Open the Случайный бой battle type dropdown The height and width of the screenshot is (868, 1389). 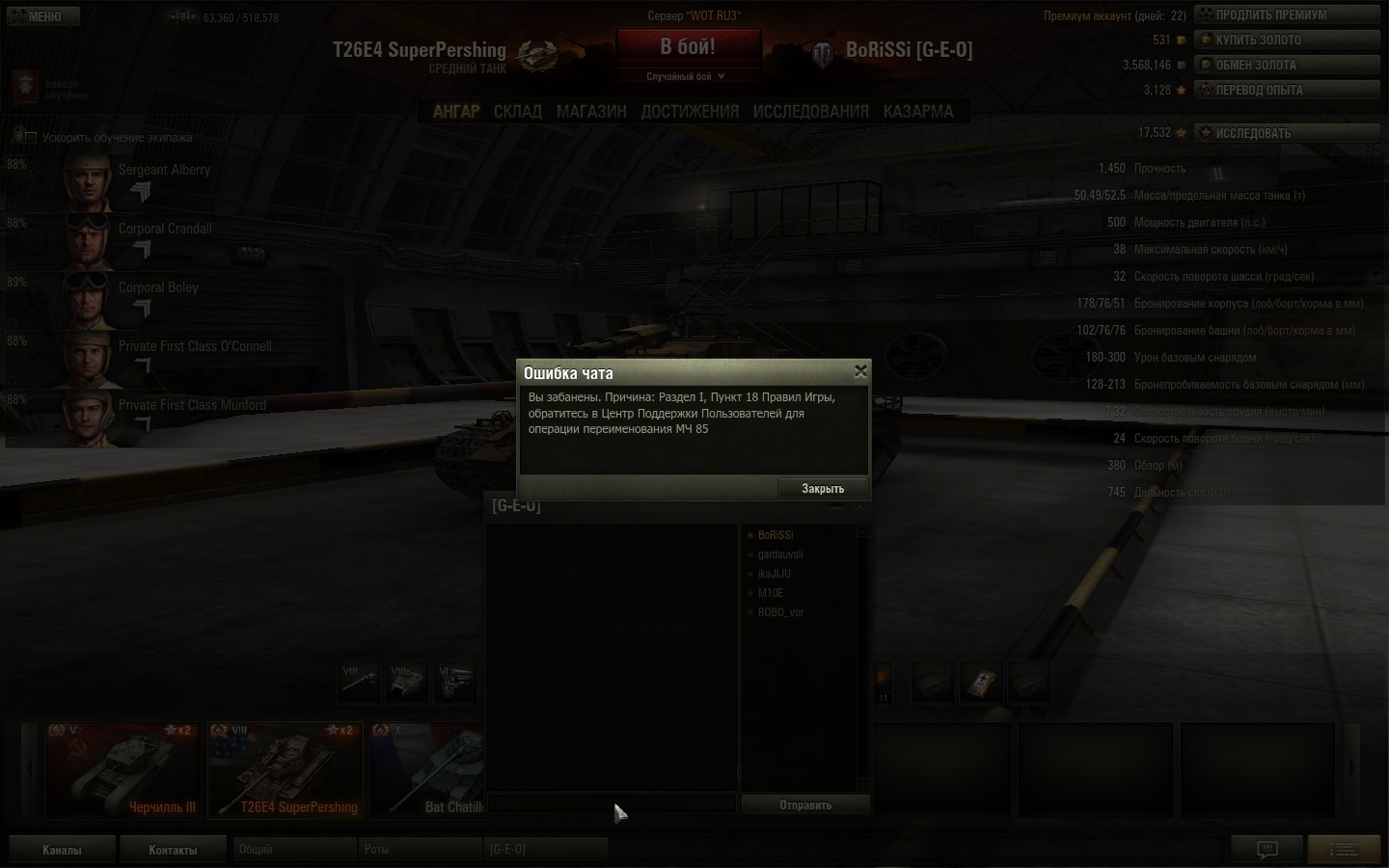[x=686, y=76]
